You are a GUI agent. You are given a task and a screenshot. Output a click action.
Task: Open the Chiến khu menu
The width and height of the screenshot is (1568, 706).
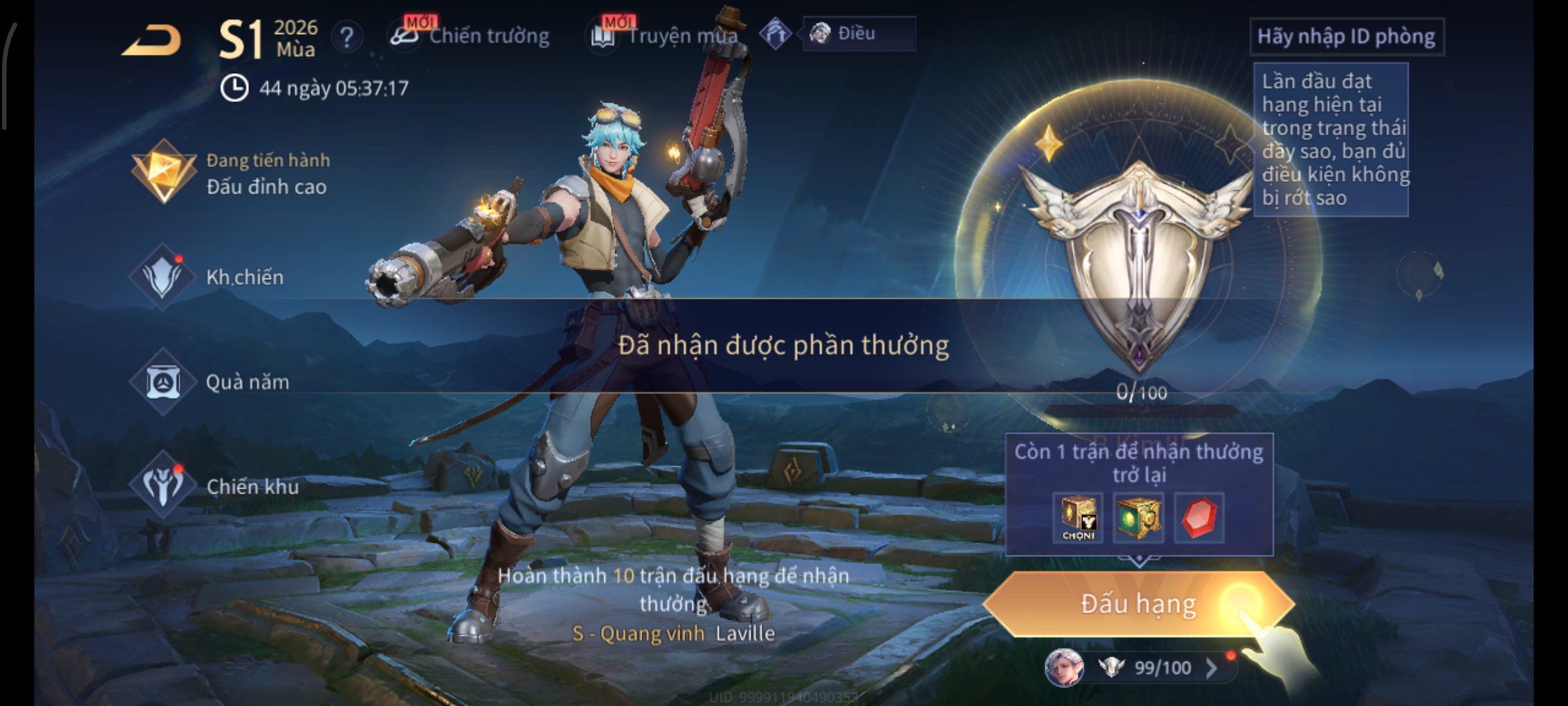(x=216, y=486)
